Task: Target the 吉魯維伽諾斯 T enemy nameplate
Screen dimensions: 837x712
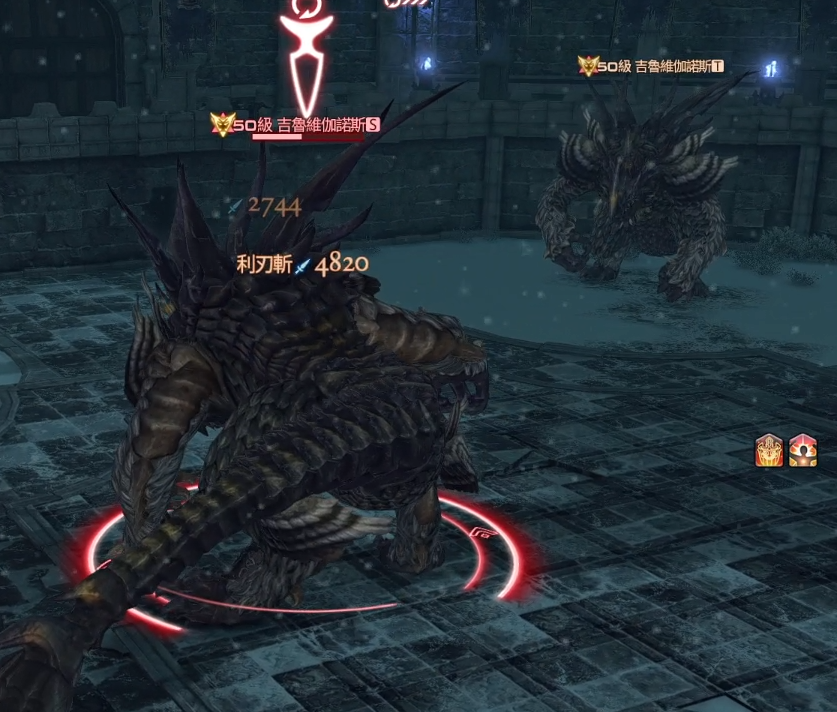Action: point(660,67)
